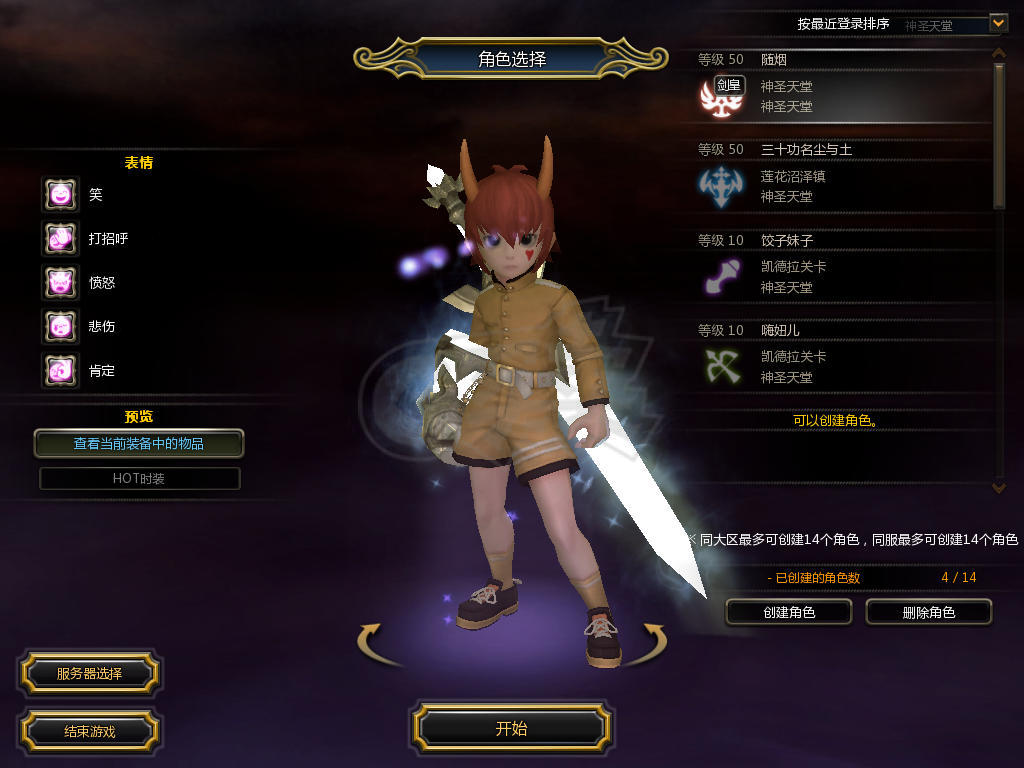Trigger the 打招呼 greeting emote icon
This screenshot has height=768, width=1024.
click(60, 238)
